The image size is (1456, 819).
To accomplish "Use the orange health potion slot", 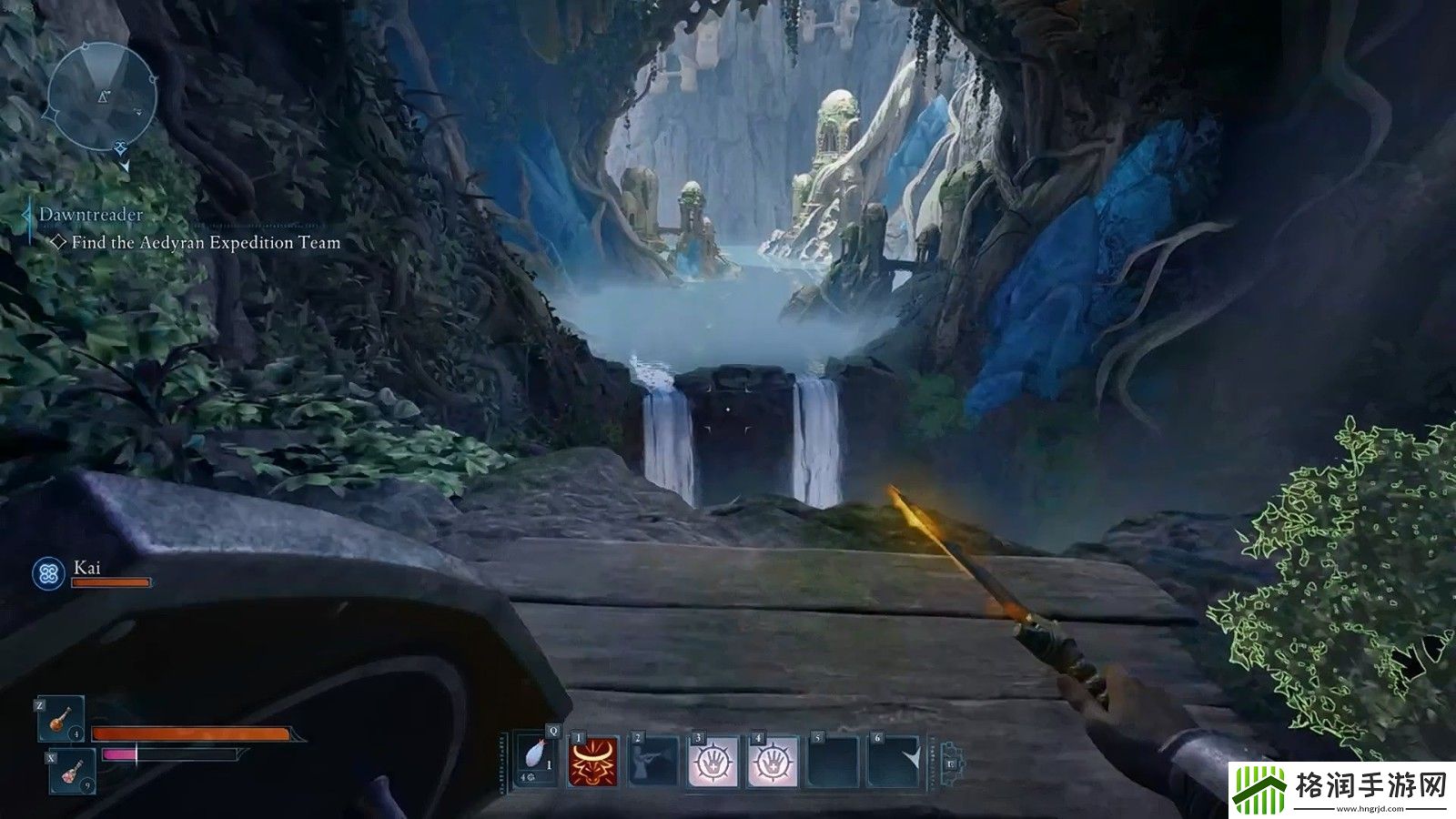I will click(x=62, y=720).
